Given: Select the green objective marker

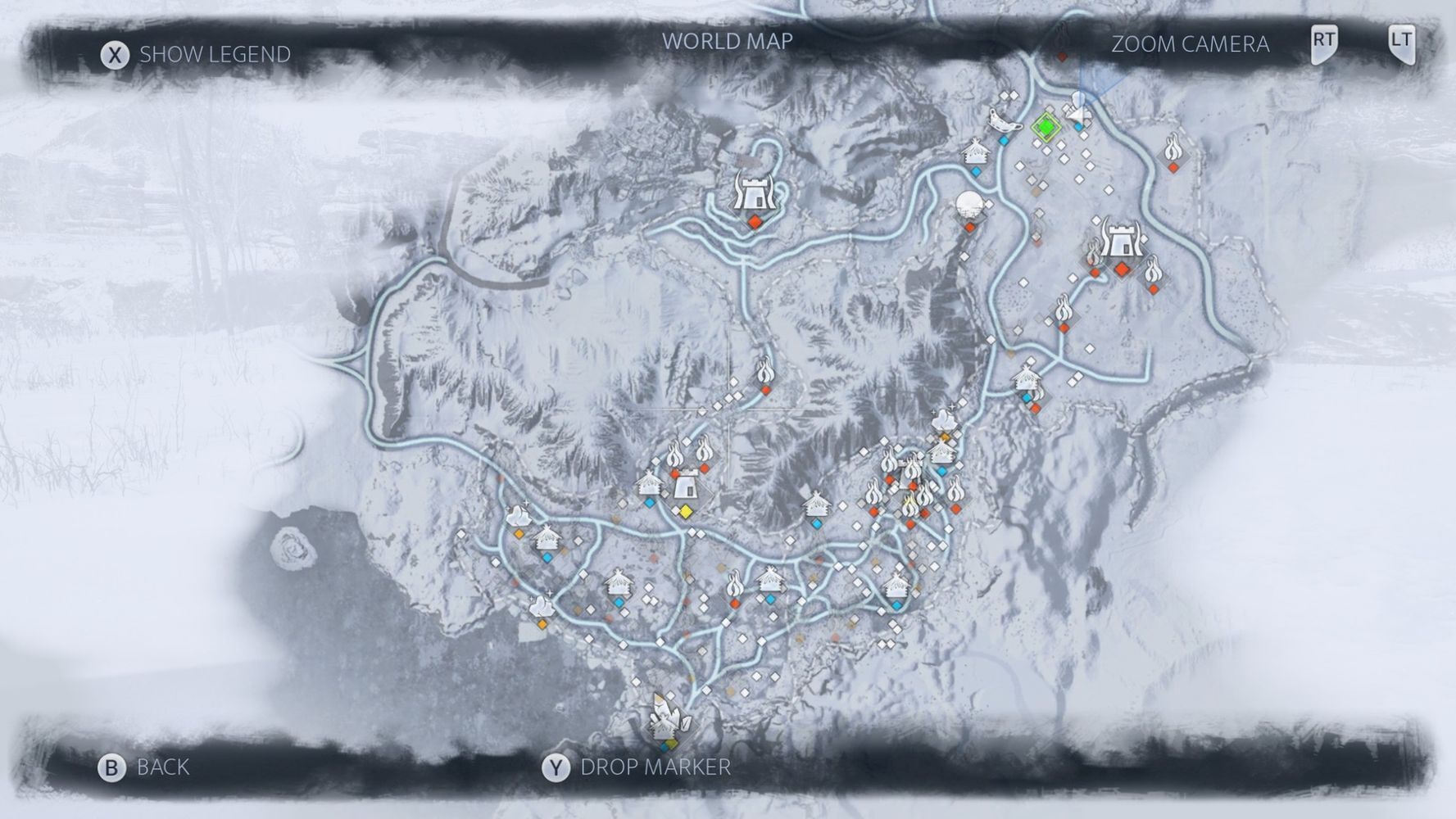Looking at the screenshot, I should point(1046,127).
